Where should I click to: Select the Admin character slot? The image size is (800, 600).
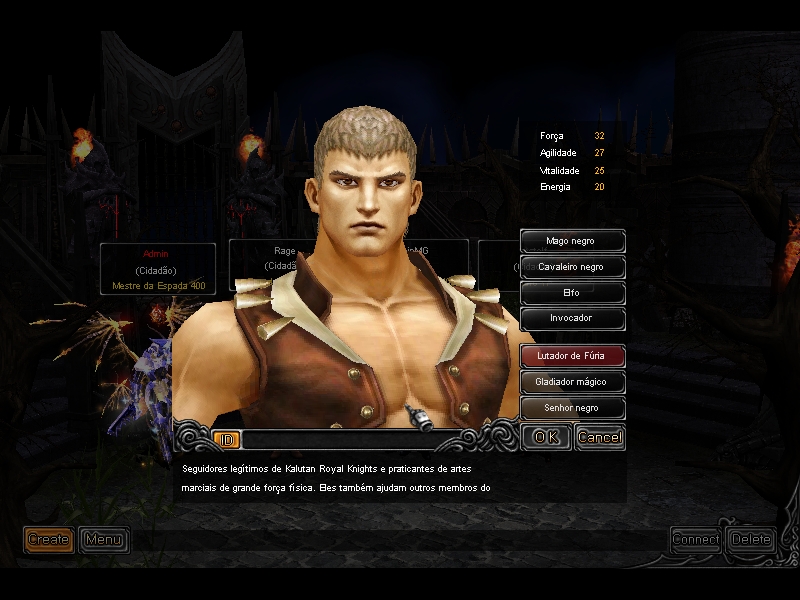(157, 269)
